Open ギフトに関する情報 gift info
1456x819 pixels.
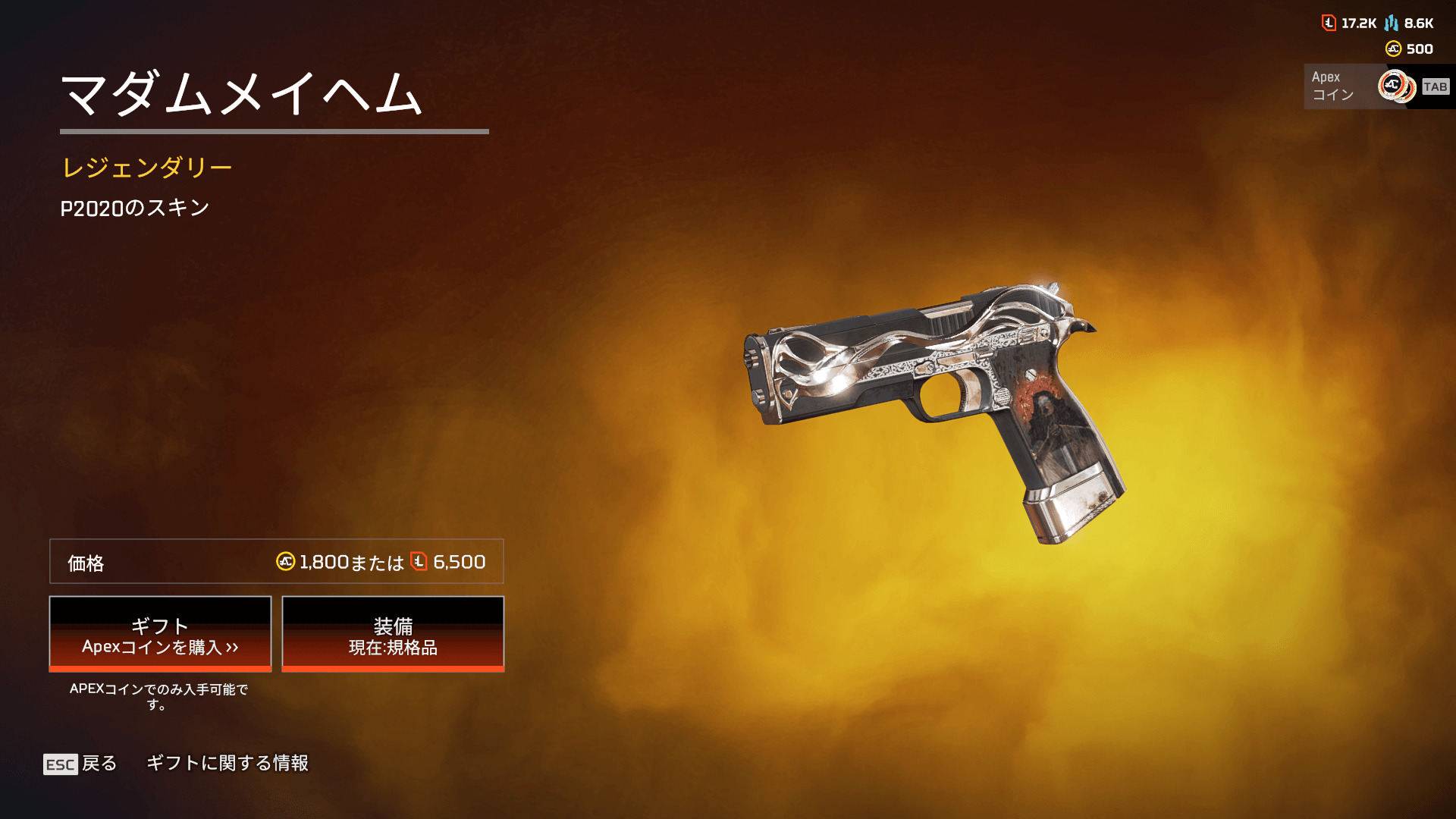coord(227,763)
